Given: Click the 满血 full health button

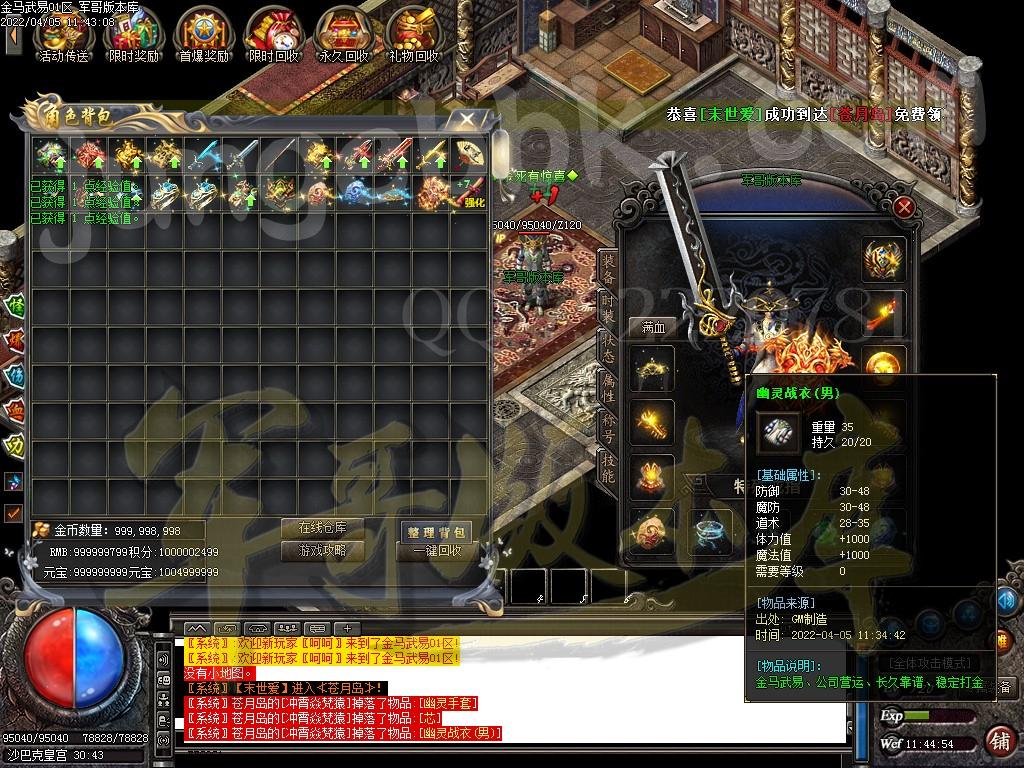Looking at the screenshot, I should 653,327.
